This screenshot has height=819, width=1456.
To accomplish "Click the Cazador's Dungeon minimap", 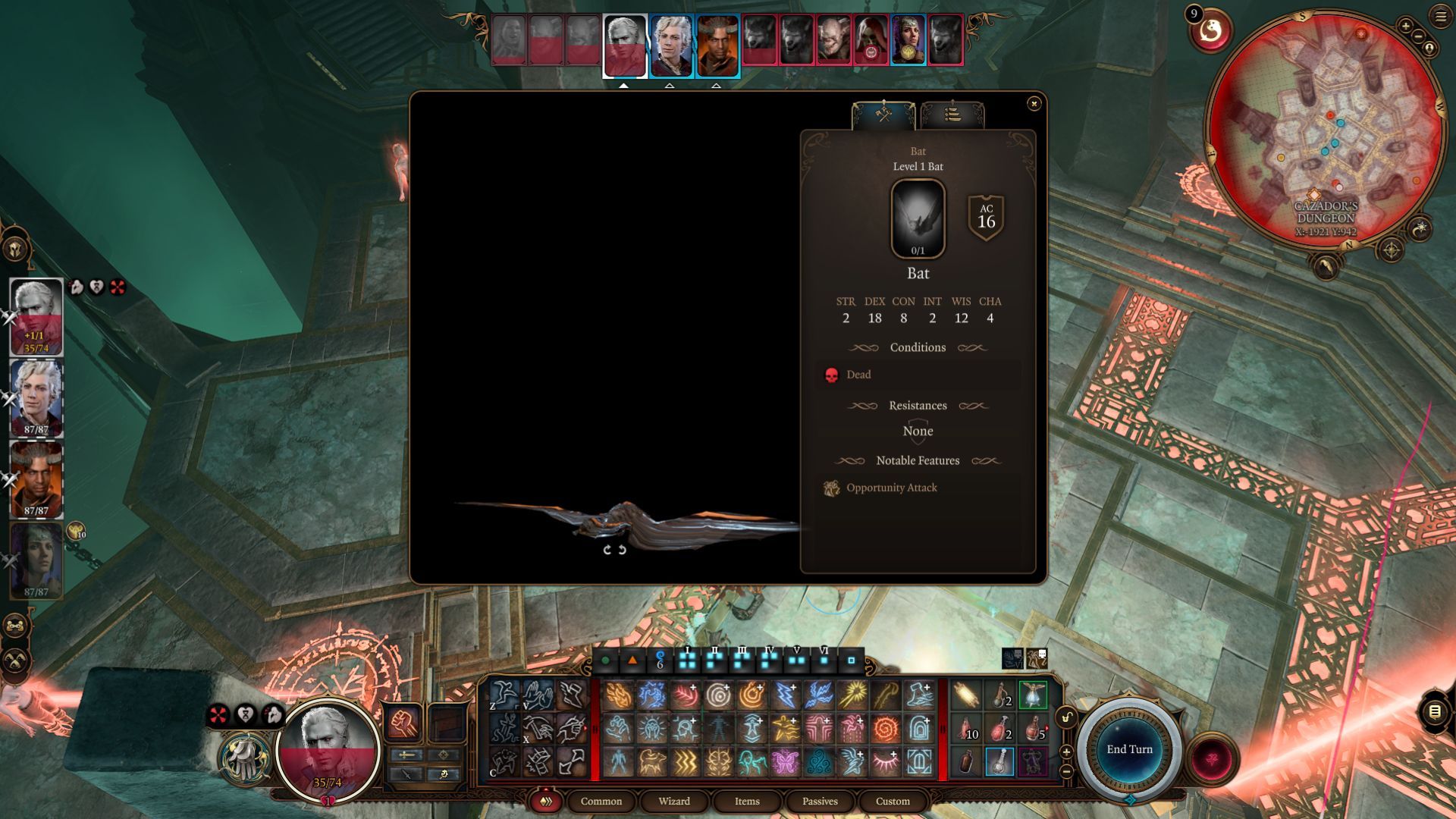I will click(x=1325, y=129).
